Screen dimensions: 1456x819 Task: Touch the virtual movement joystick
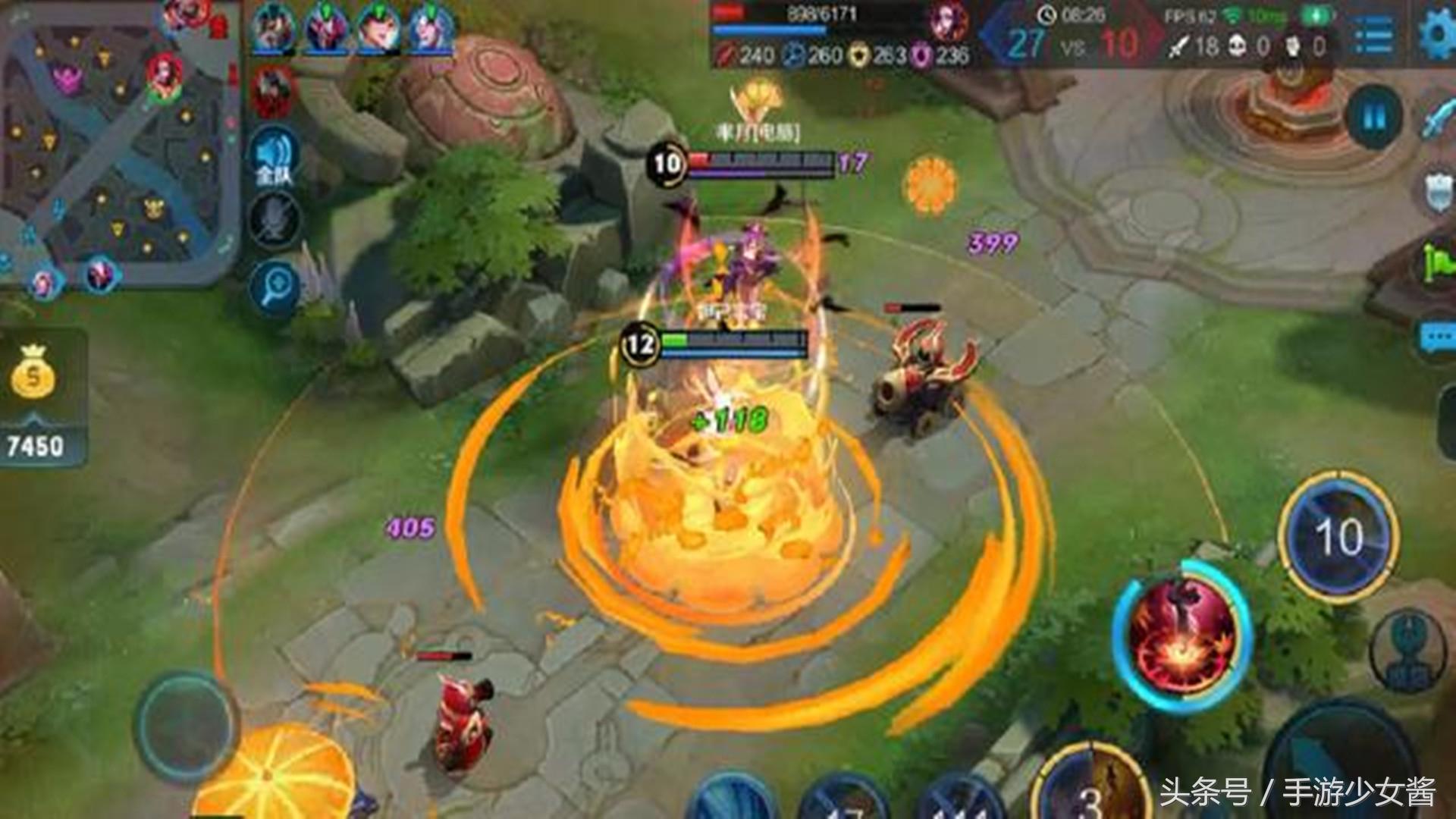186,724
